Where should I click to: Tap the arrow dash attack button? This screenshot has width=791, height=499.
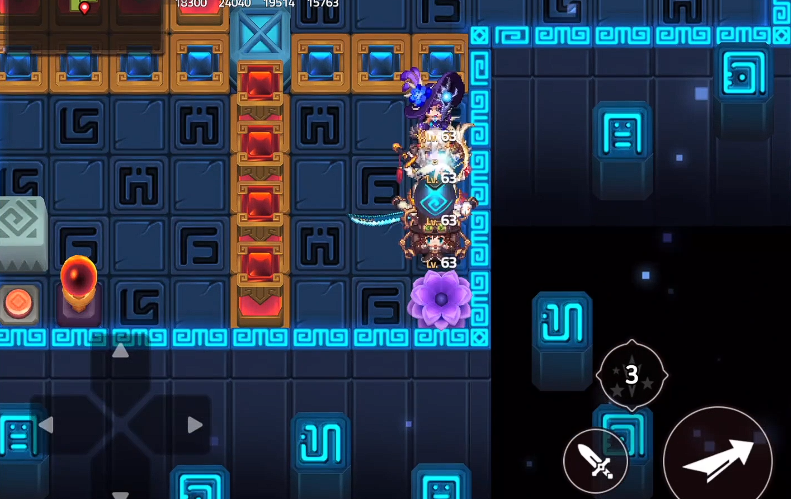[x=717, y=459]
